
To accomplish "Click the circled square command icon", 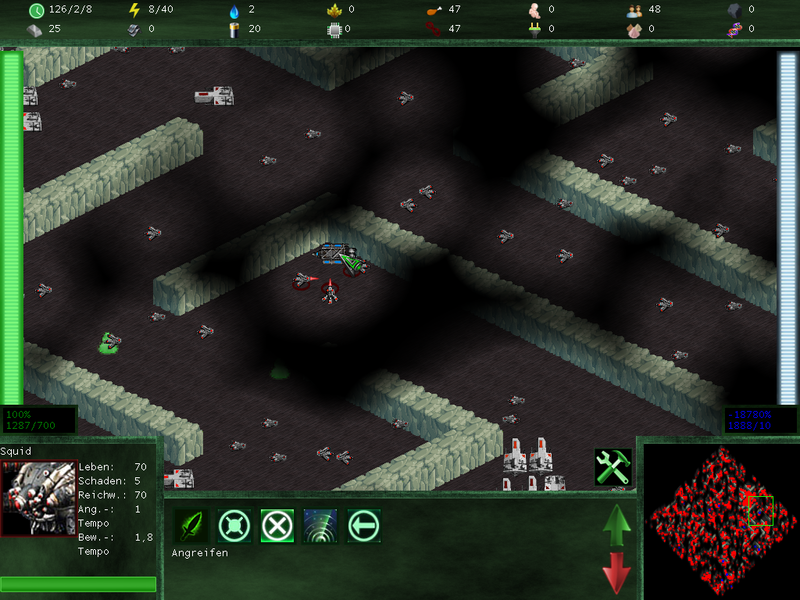I will [x=234, y=525].
